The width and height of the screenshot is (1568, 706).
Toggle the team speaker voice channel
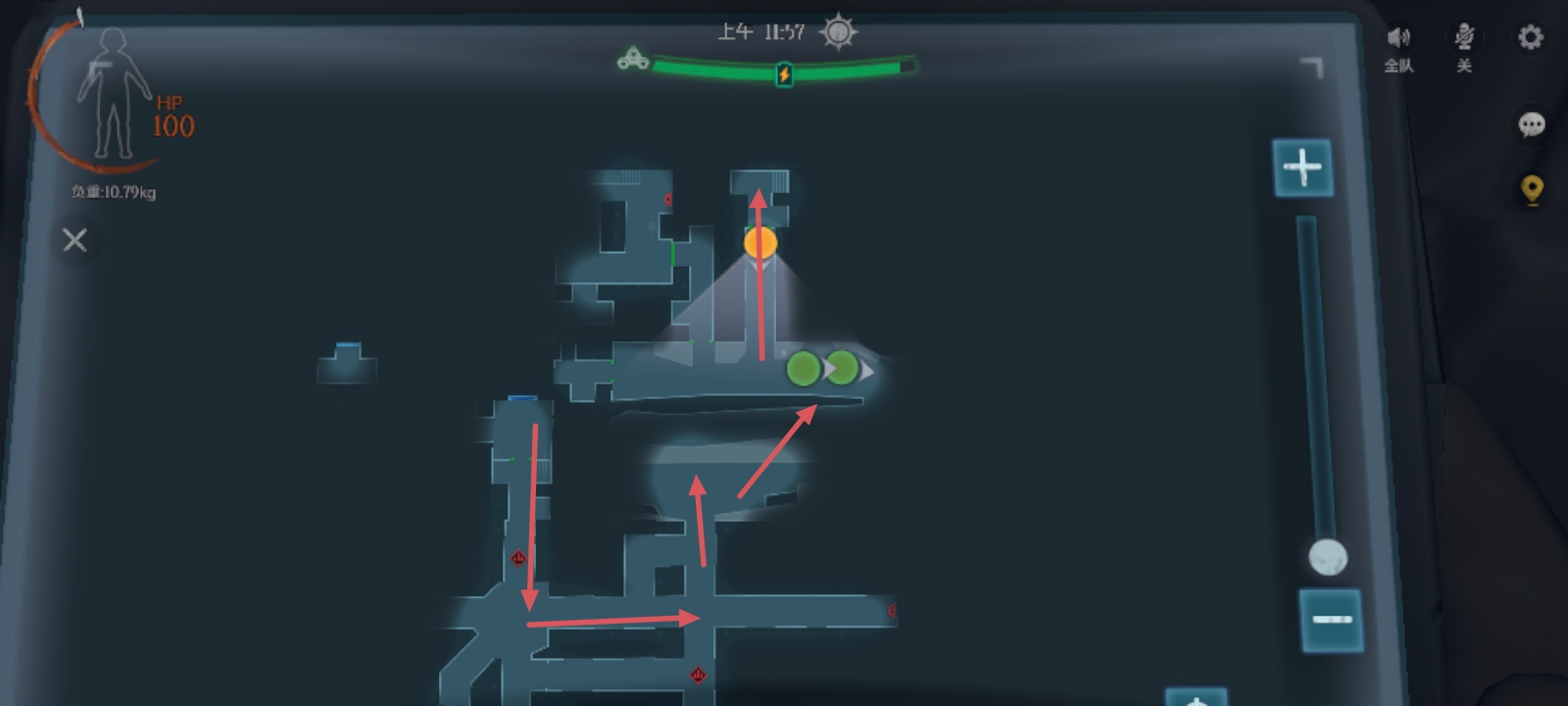[x=1398, y=39]
